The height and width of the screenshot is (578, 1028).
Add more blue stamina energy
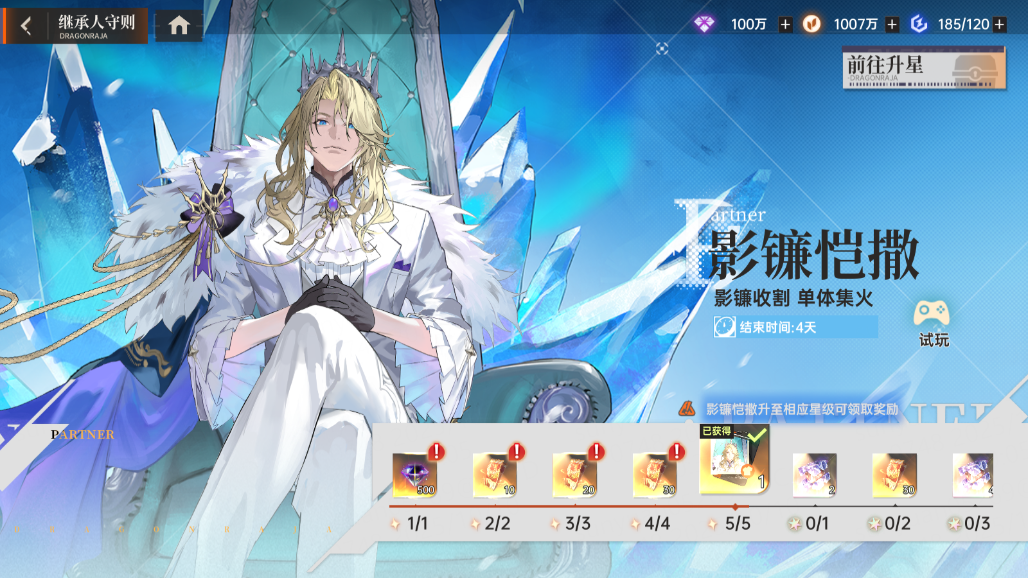pos(999,24)
